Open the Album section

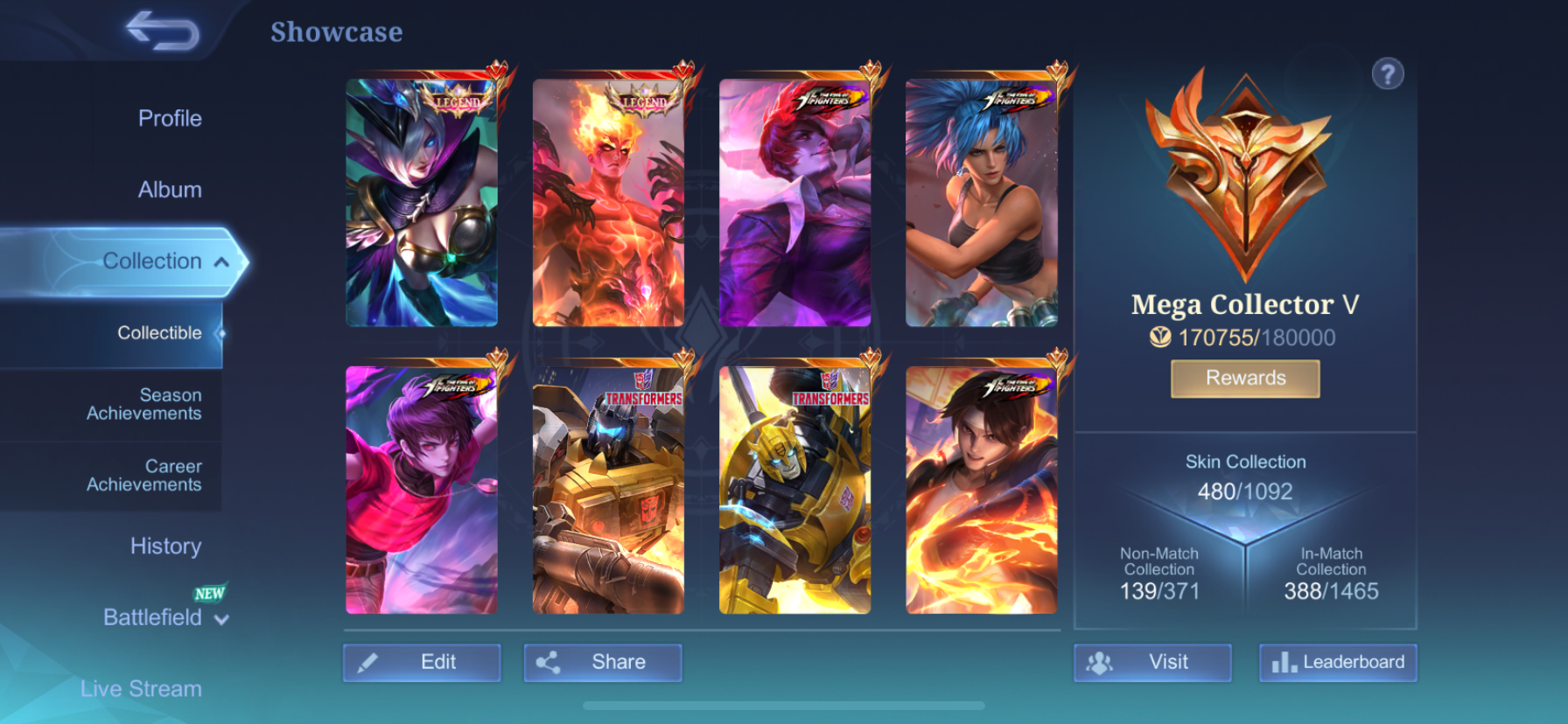point(168,189)
